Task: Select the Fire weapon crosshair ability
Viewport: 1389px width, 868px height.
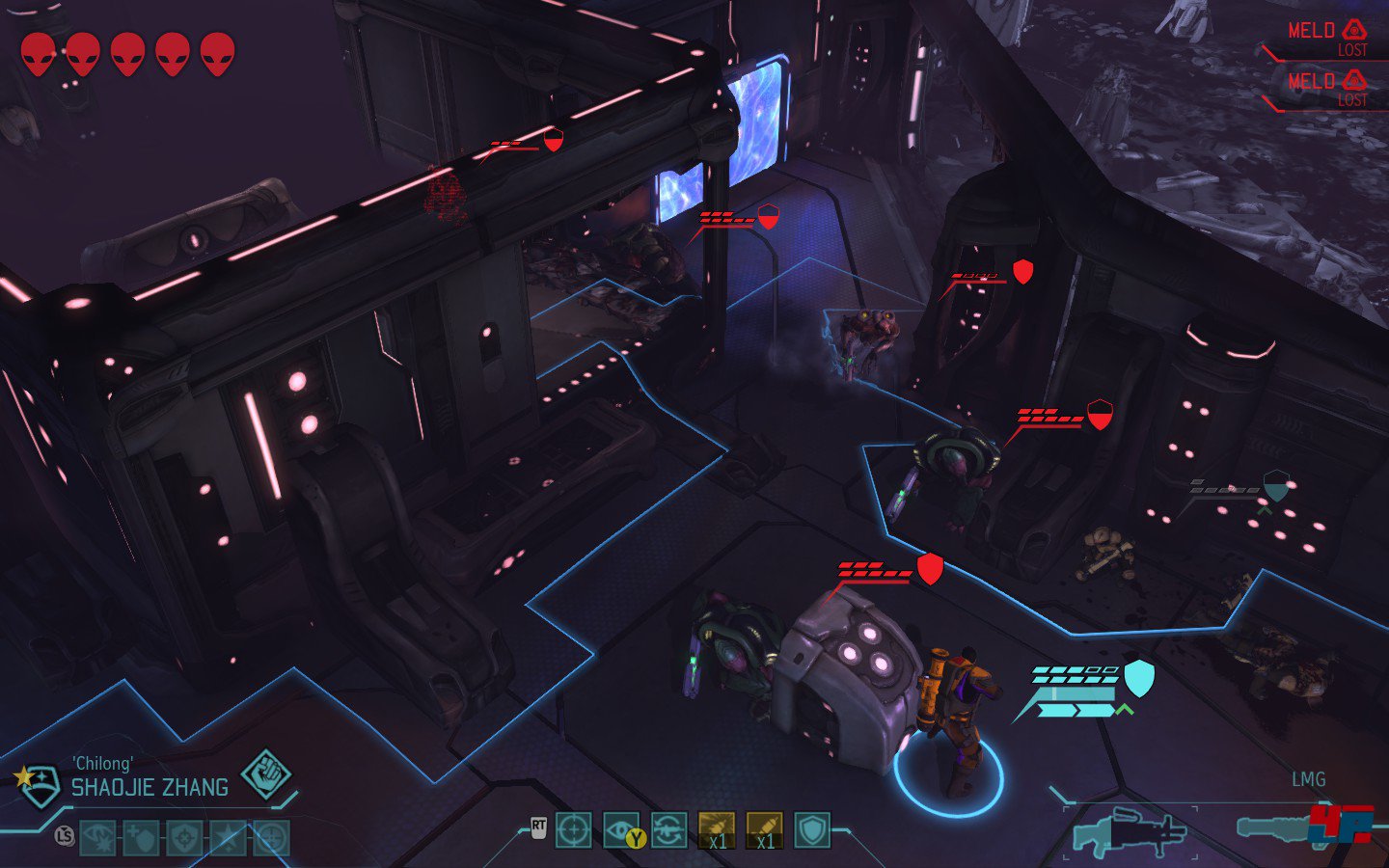Action: pyautogui.click(x=574, y=830)
